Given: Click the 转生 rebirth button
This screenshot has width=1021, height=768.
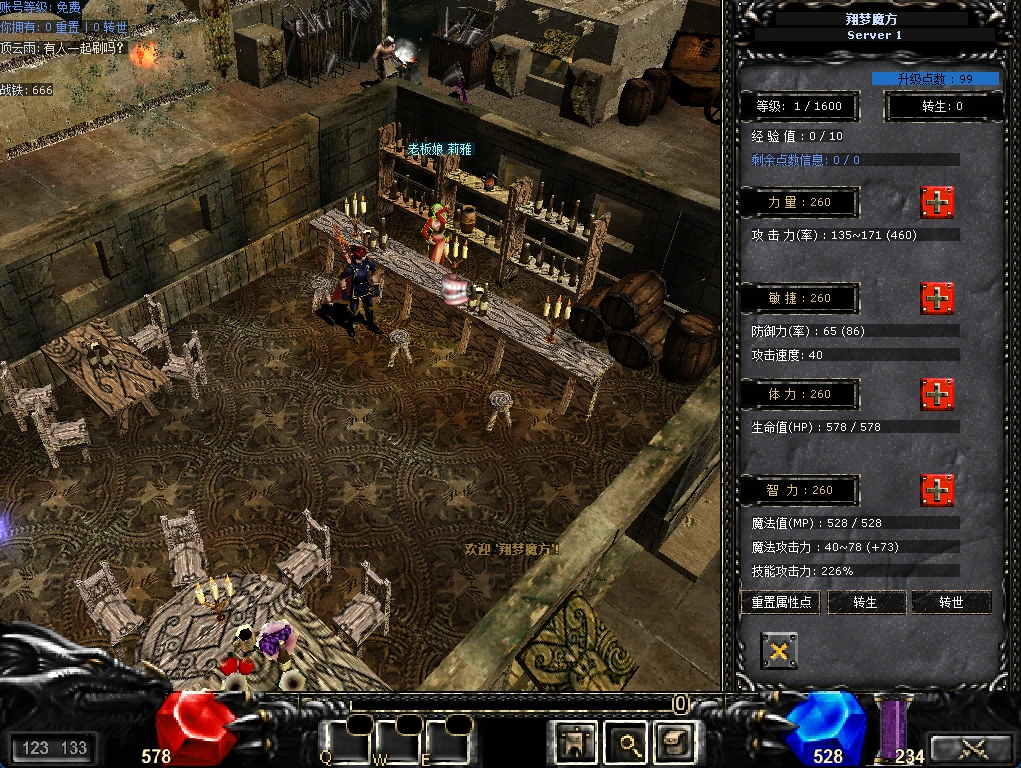Looking at the screenshot, I should click(x=866, y=603).
